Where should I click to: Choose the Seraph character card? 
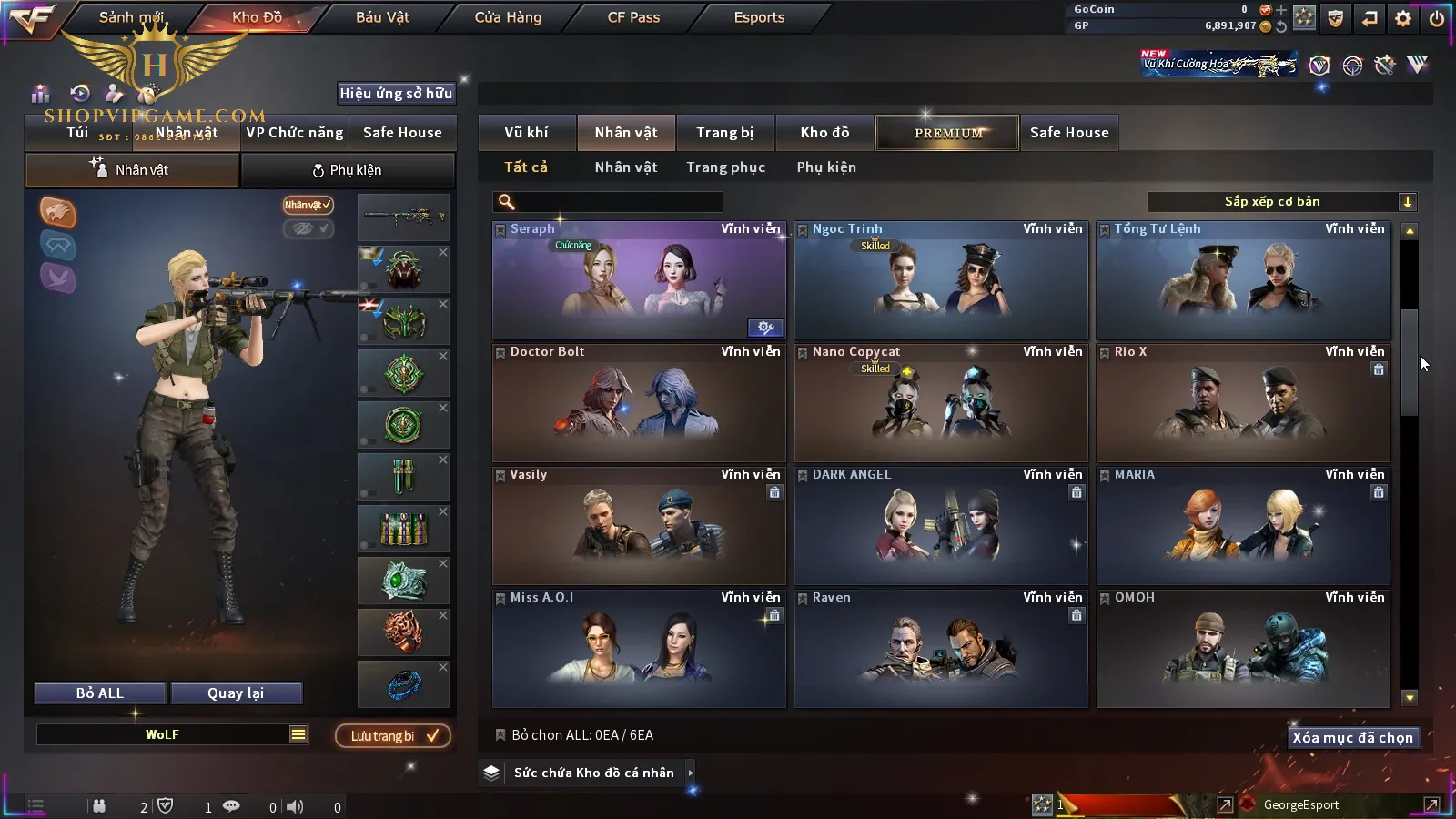(x=638, y=282)
